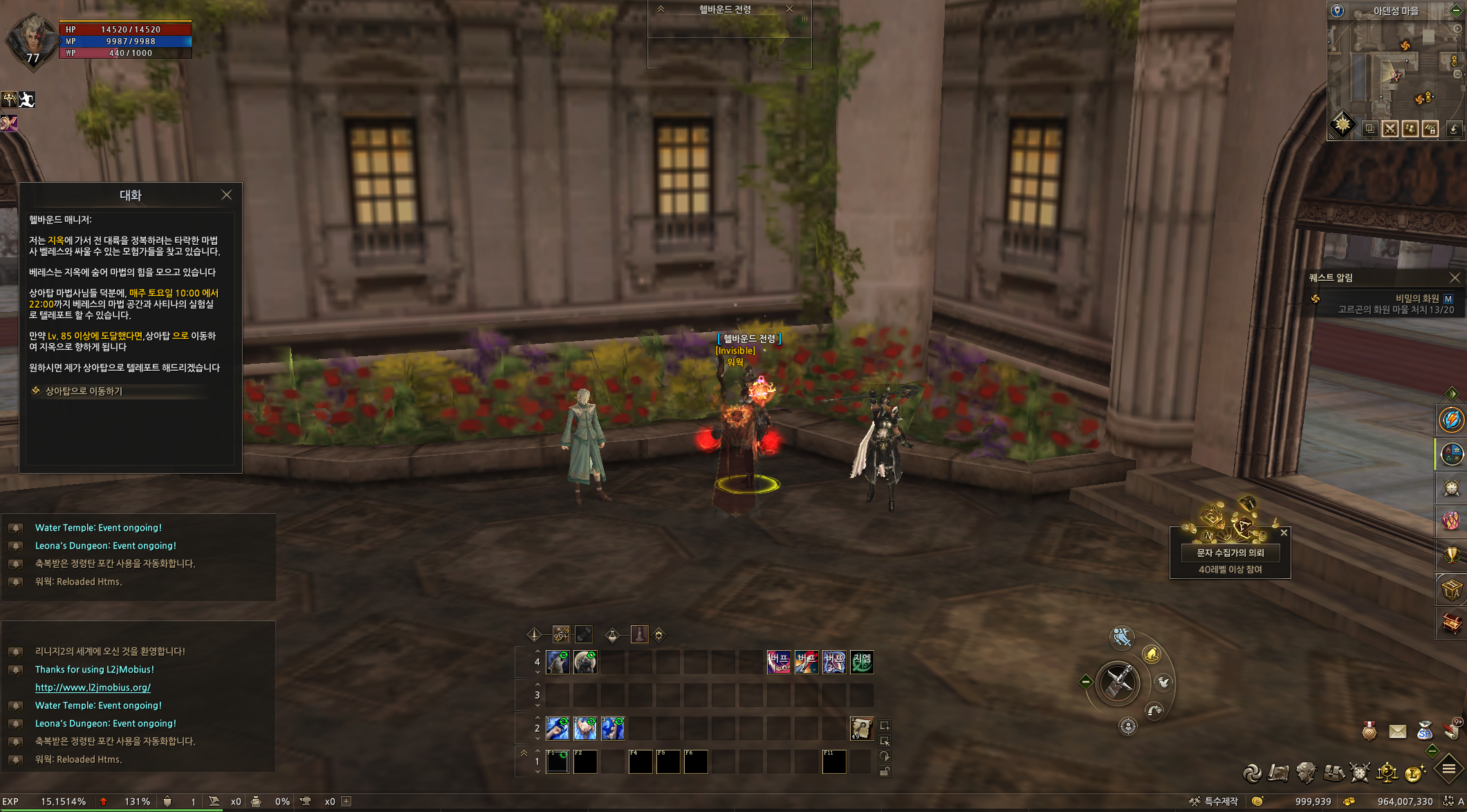
Task: Close the 퀘스트 알림 quest tracker
Action: point(1455,277)
